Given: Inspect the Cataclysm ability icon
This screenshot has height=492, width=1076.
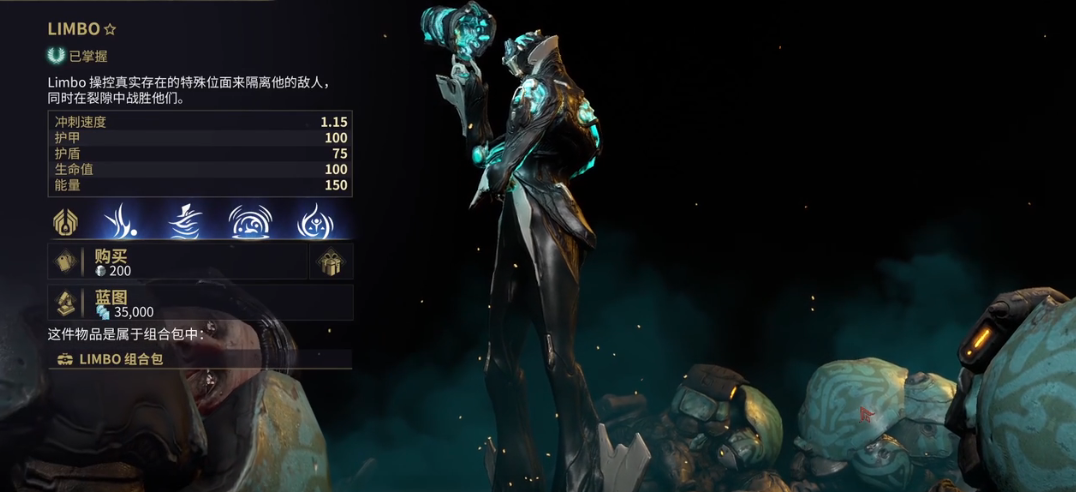Looking at the screenshot, I should (x=315, y=221).
